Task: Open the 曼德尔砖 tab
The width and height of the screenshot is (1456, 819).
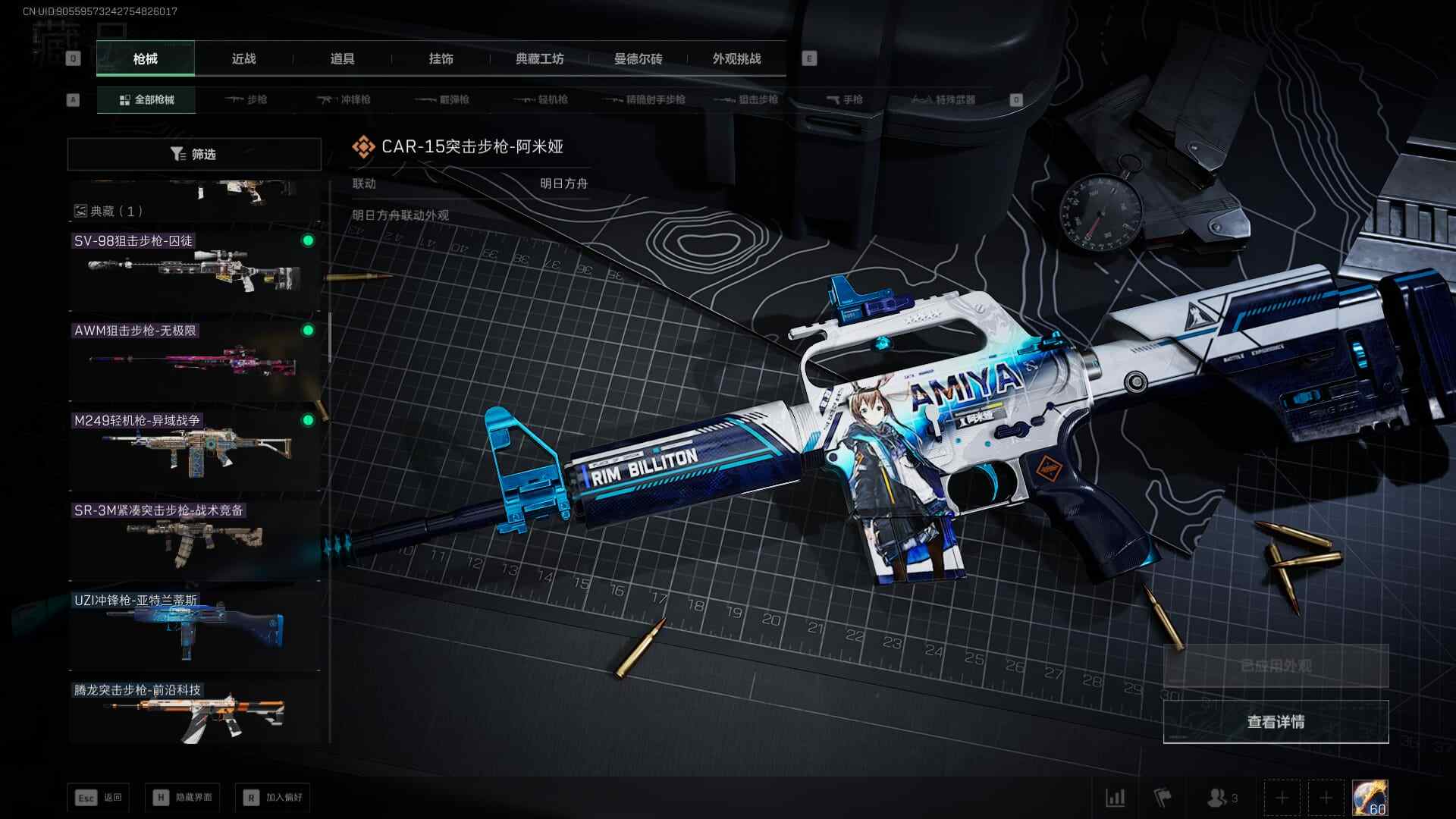Action: coord(638,58)
